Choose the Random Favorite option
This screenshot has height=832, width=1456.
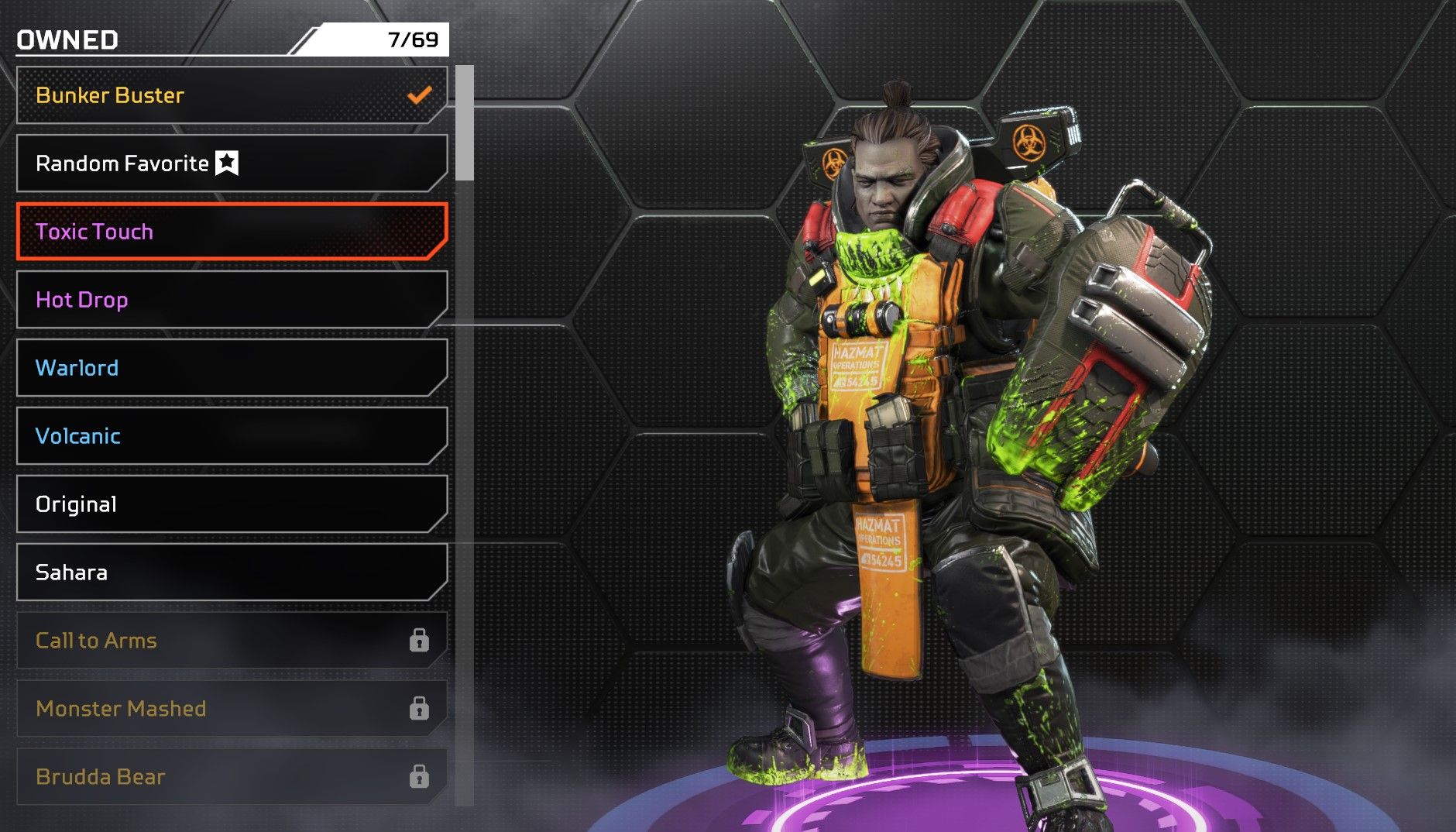coord(231,163)
